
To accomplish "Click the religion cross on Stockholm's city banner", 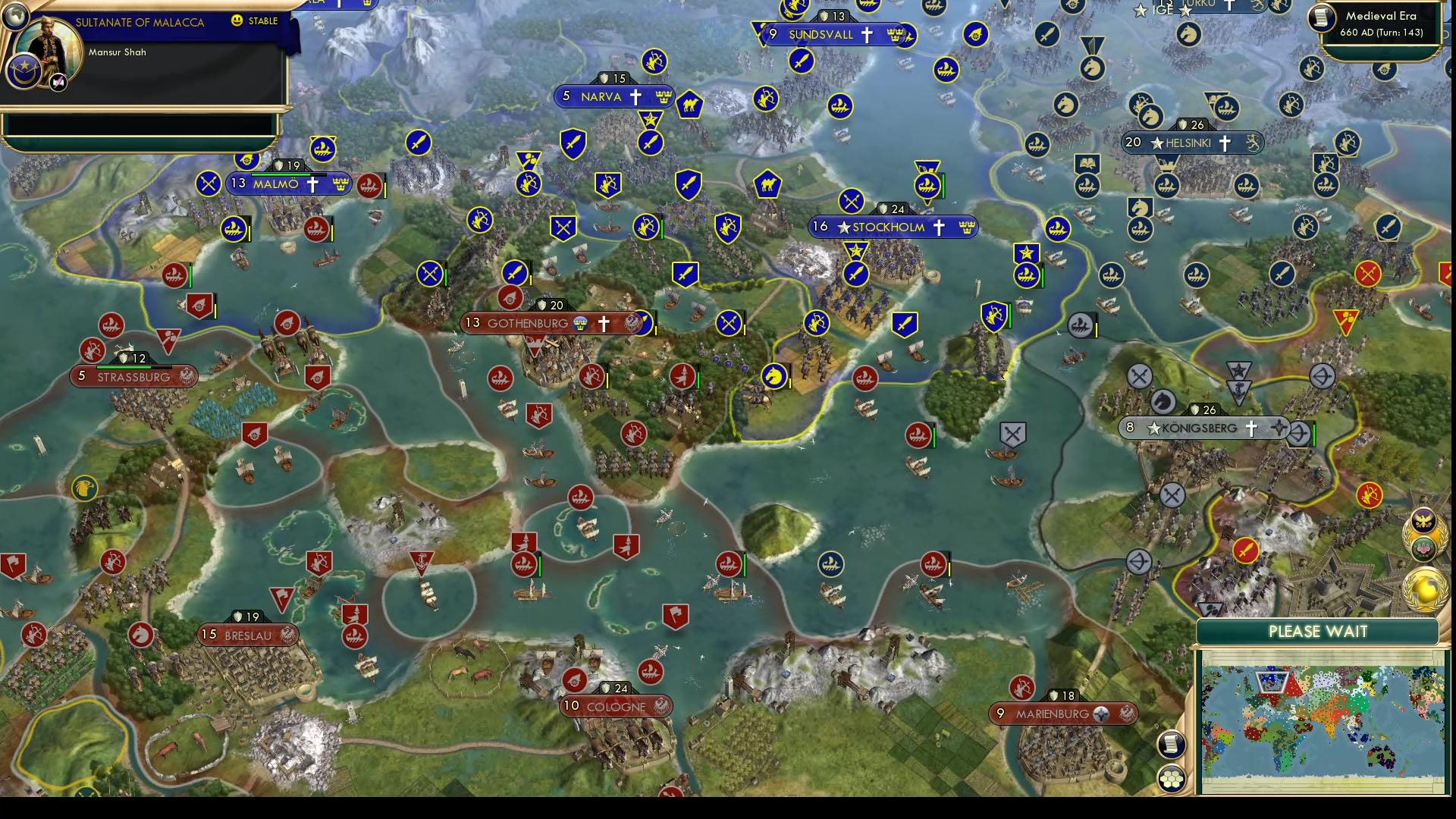I will pos(940,227).
